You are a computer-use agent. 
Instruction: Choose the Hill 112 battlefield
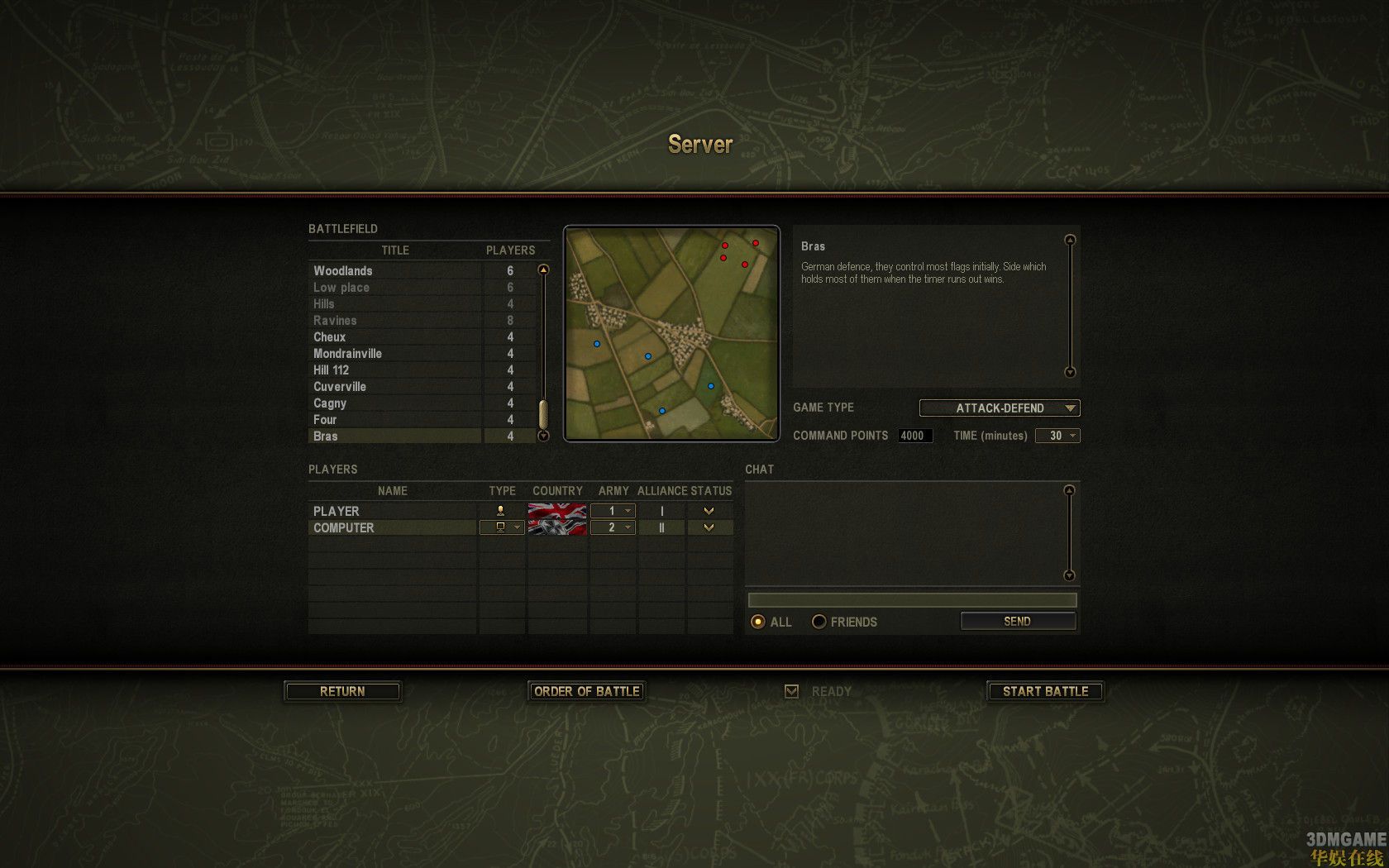click(x=332, y=370)
